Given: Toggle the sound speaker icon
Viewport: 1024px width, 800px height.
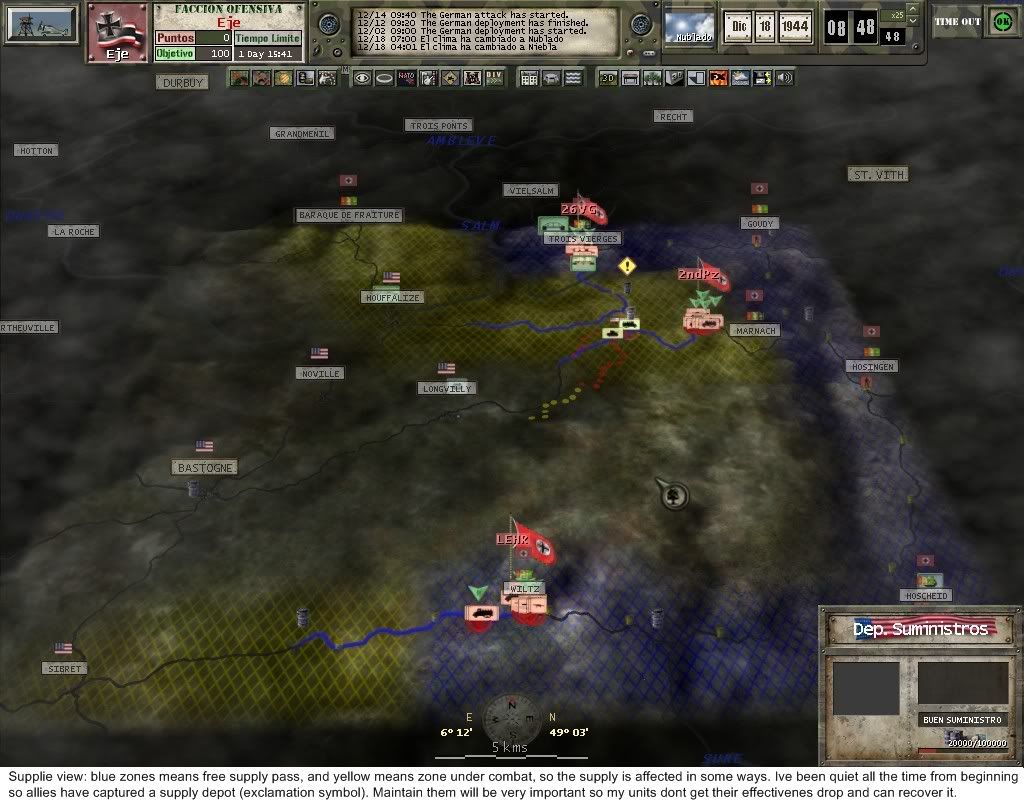Looking at the screenshot, I should [784, 78].
